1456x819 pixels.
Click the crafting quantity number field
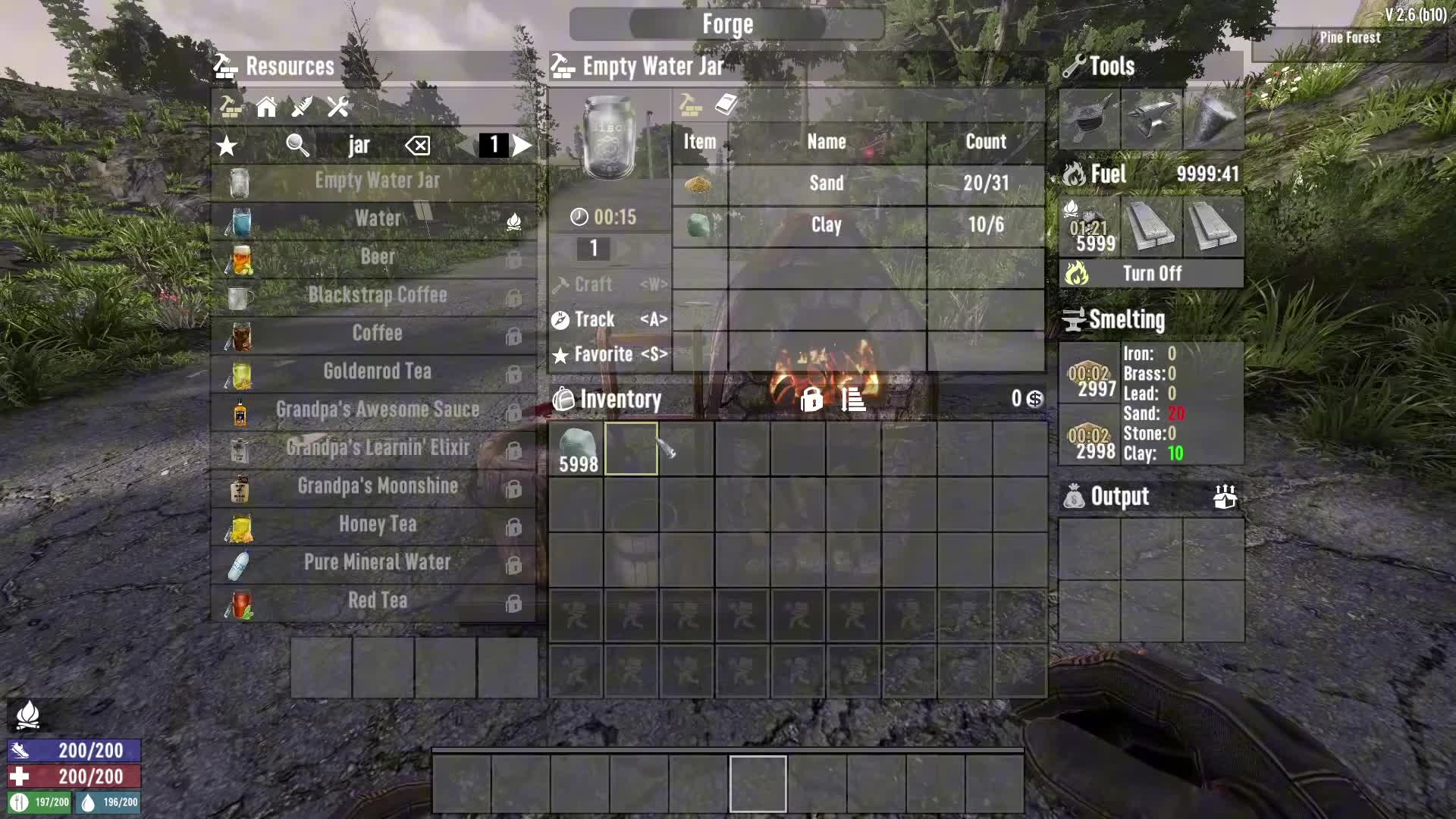click(x=593, y=249)
